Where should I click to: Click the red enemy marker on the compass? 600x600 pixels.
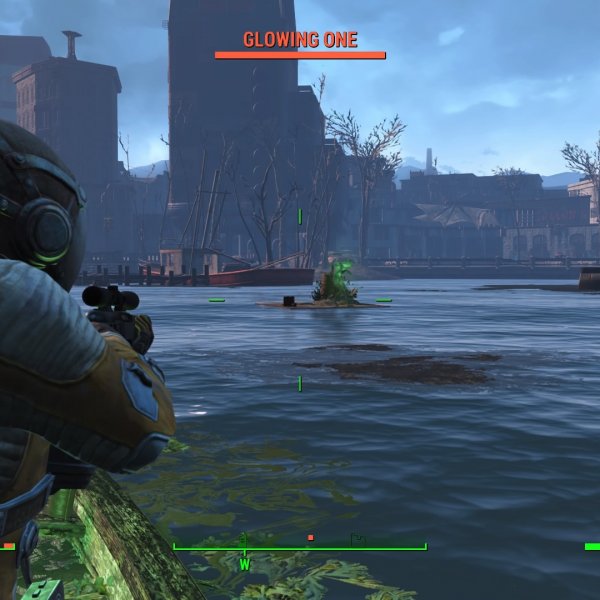click(311, 538)
